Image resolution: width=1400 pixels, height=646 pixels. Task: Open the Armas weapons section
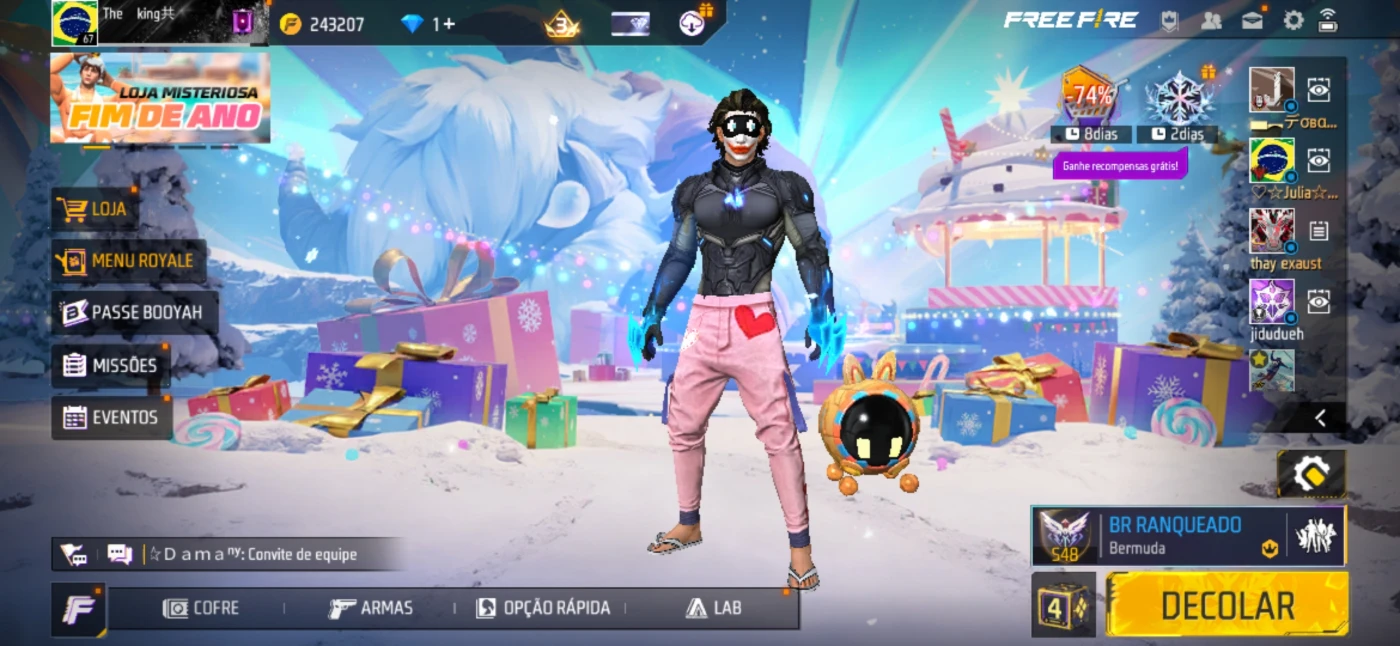coord(371,608)
